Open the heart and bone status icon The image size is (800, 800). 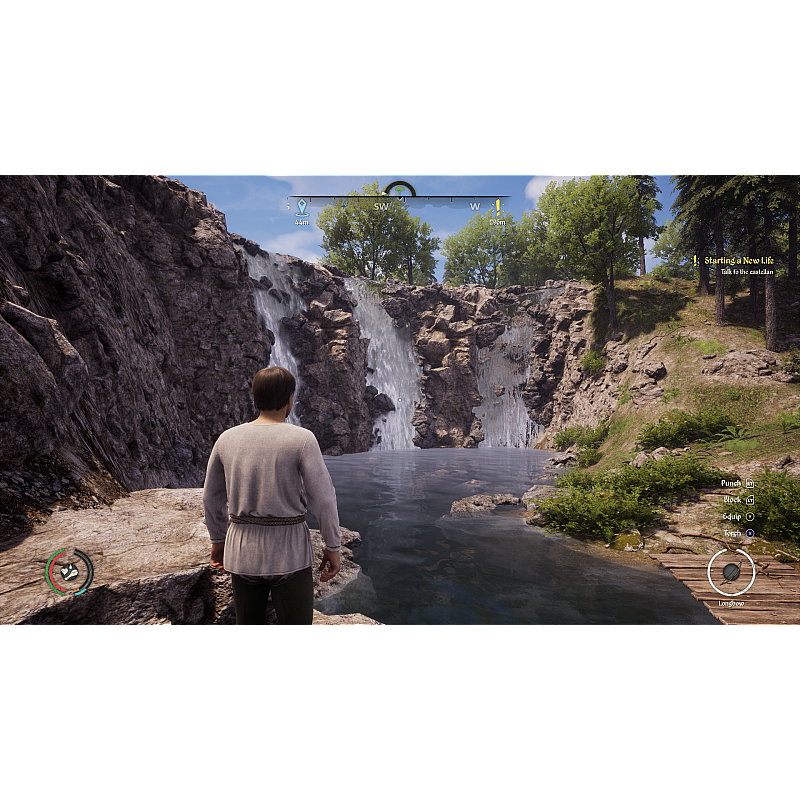click(x=69, y=571)
